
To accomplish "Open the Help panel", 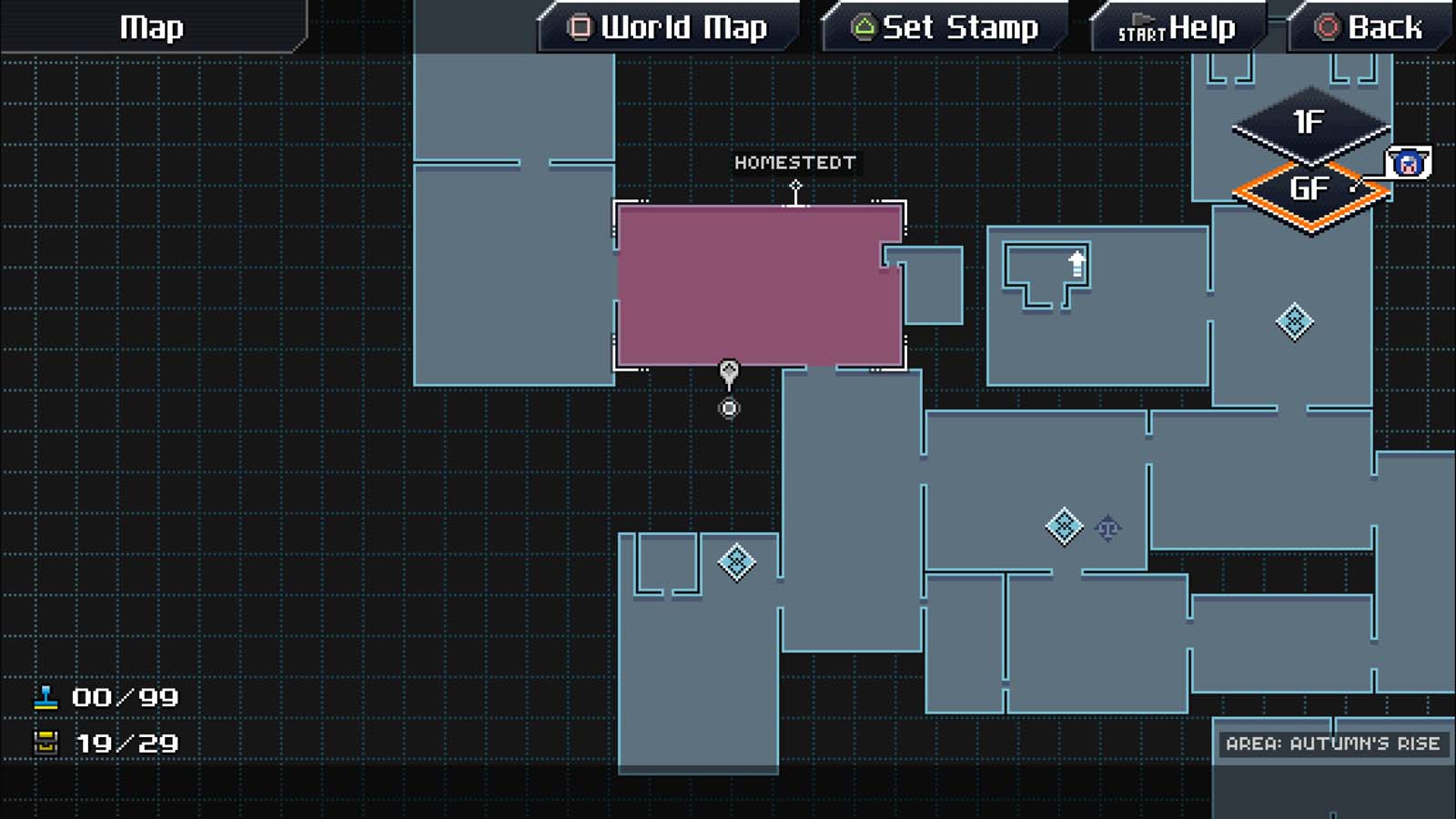I will (1177, 27).
